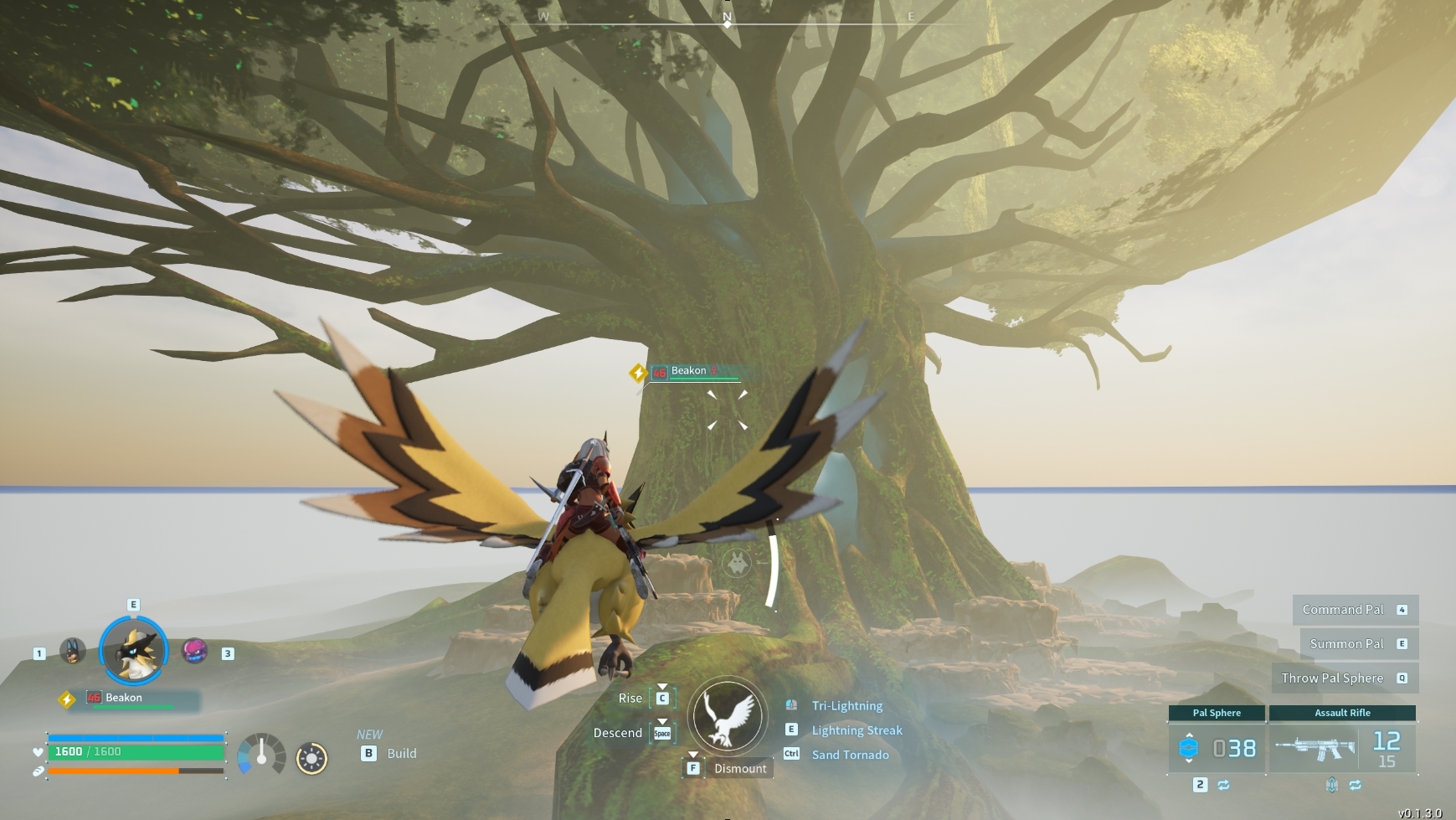This screenshot has height=820, width=1456.
Task: Click the eagle silhouette mount indicator
Action: click(729, 717)
